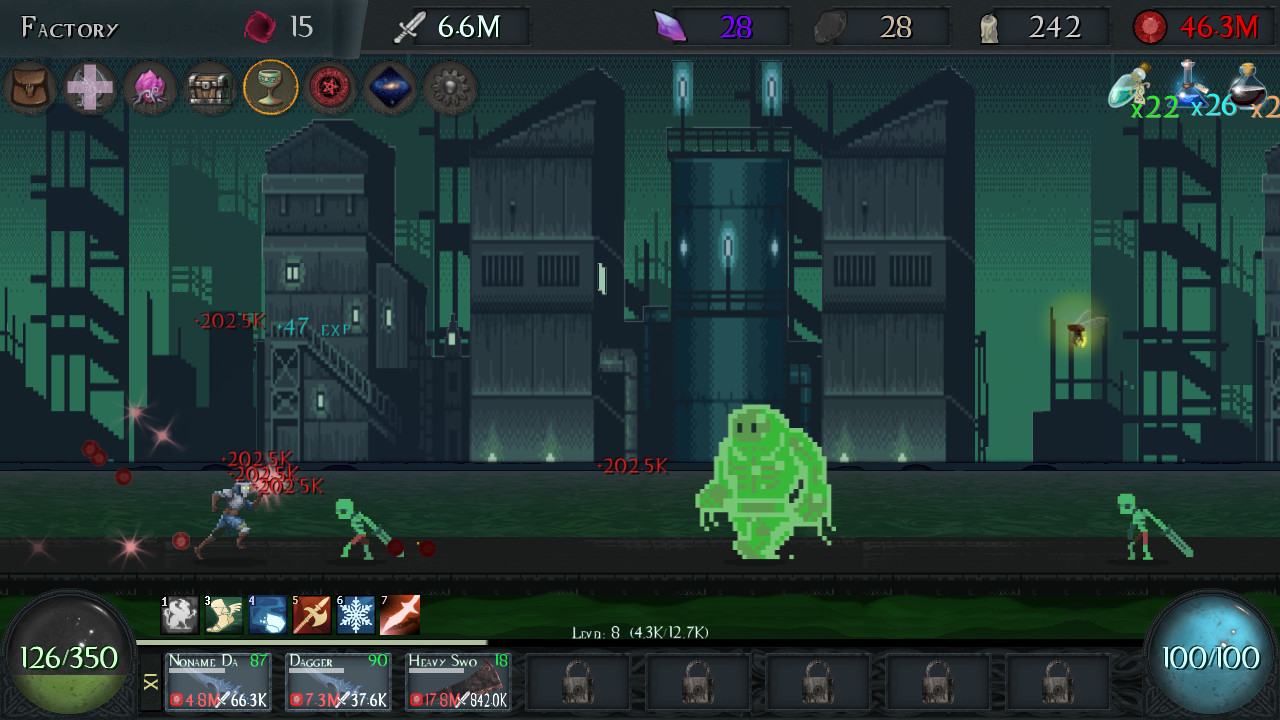Open the inventory bag menu
The height and width of the screenshot is (720, 1280).
tap(30, 87)
